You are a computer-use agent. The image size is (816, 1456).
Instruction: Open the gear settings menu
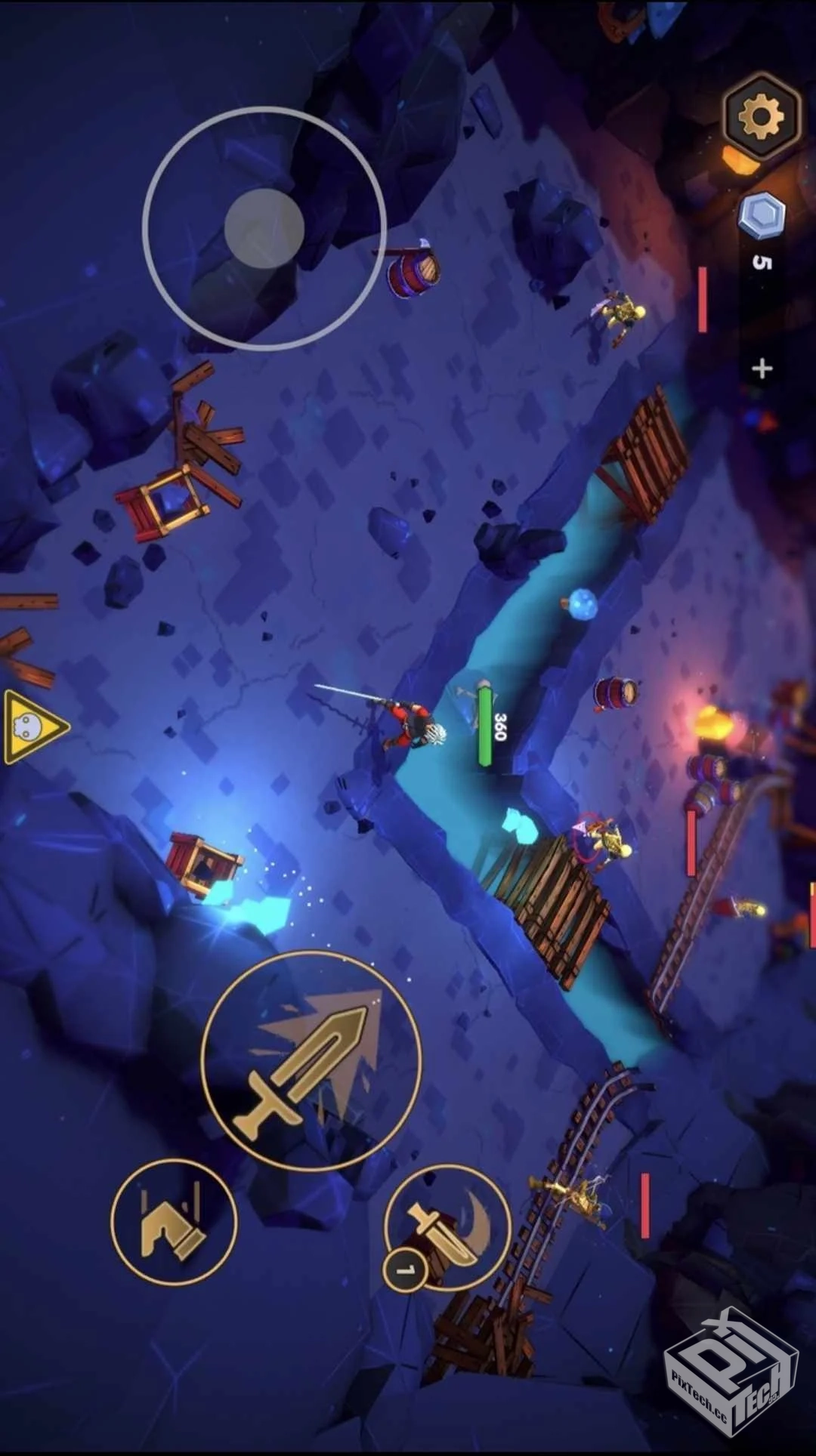[x=760, y=116]
